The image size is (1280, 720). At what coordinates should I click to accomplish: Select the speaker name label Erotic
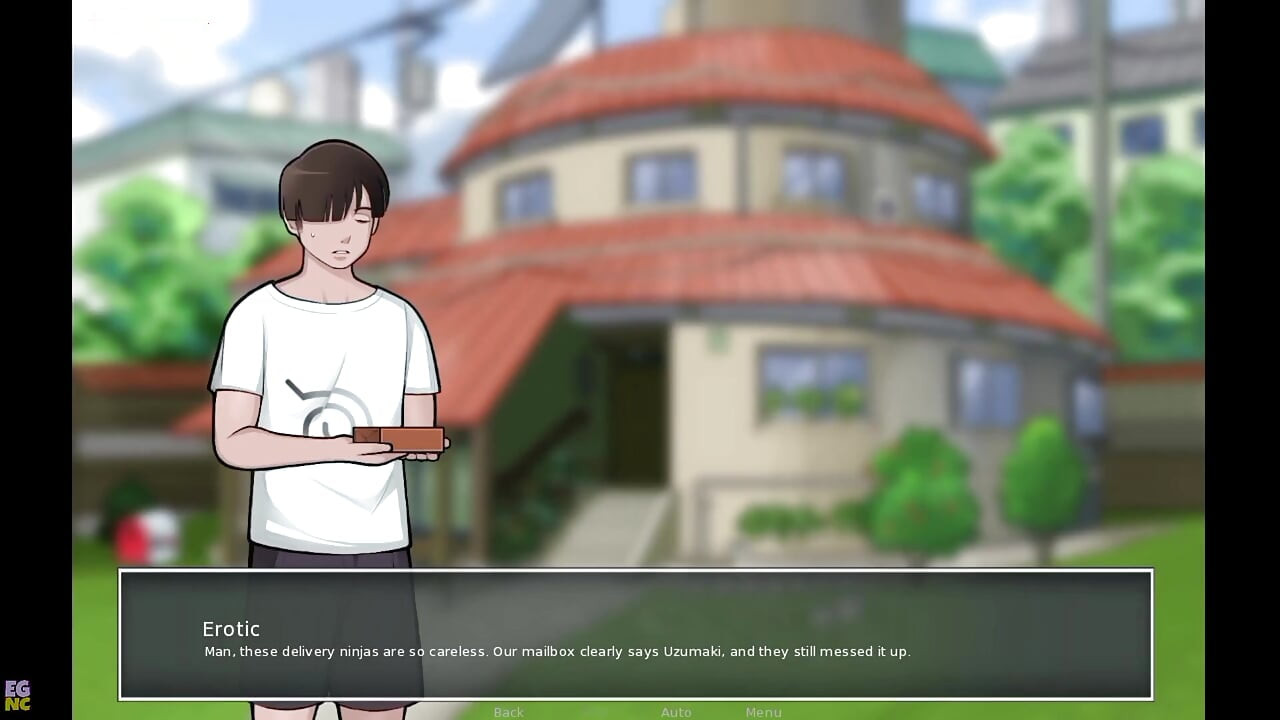click(231, 629)
